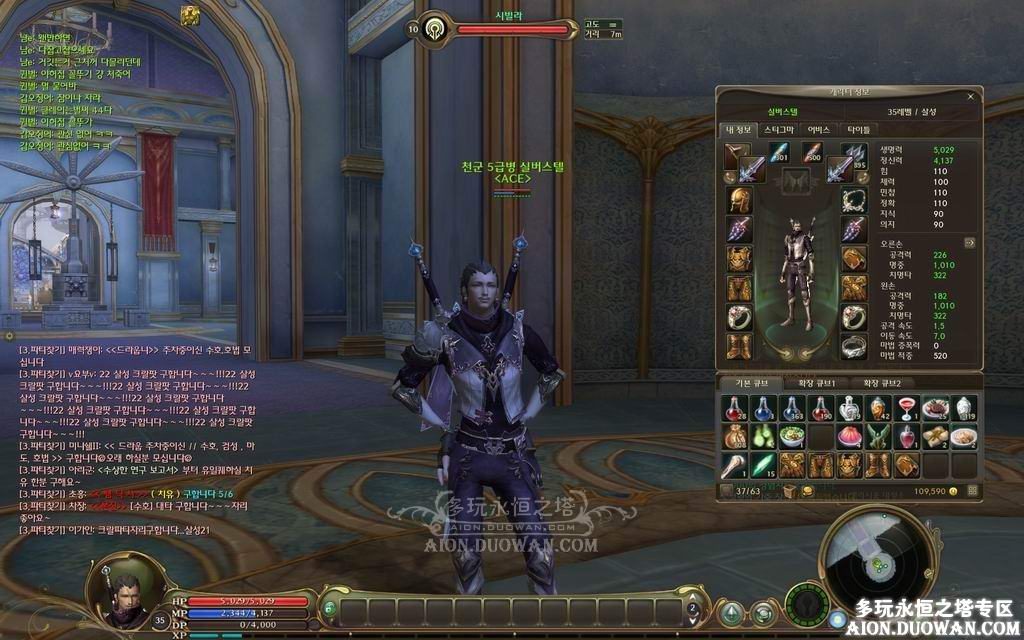Show the 내 정보 tab
Image resolution: width=1024 pixels, height=640 pixels.
point(737,129)
